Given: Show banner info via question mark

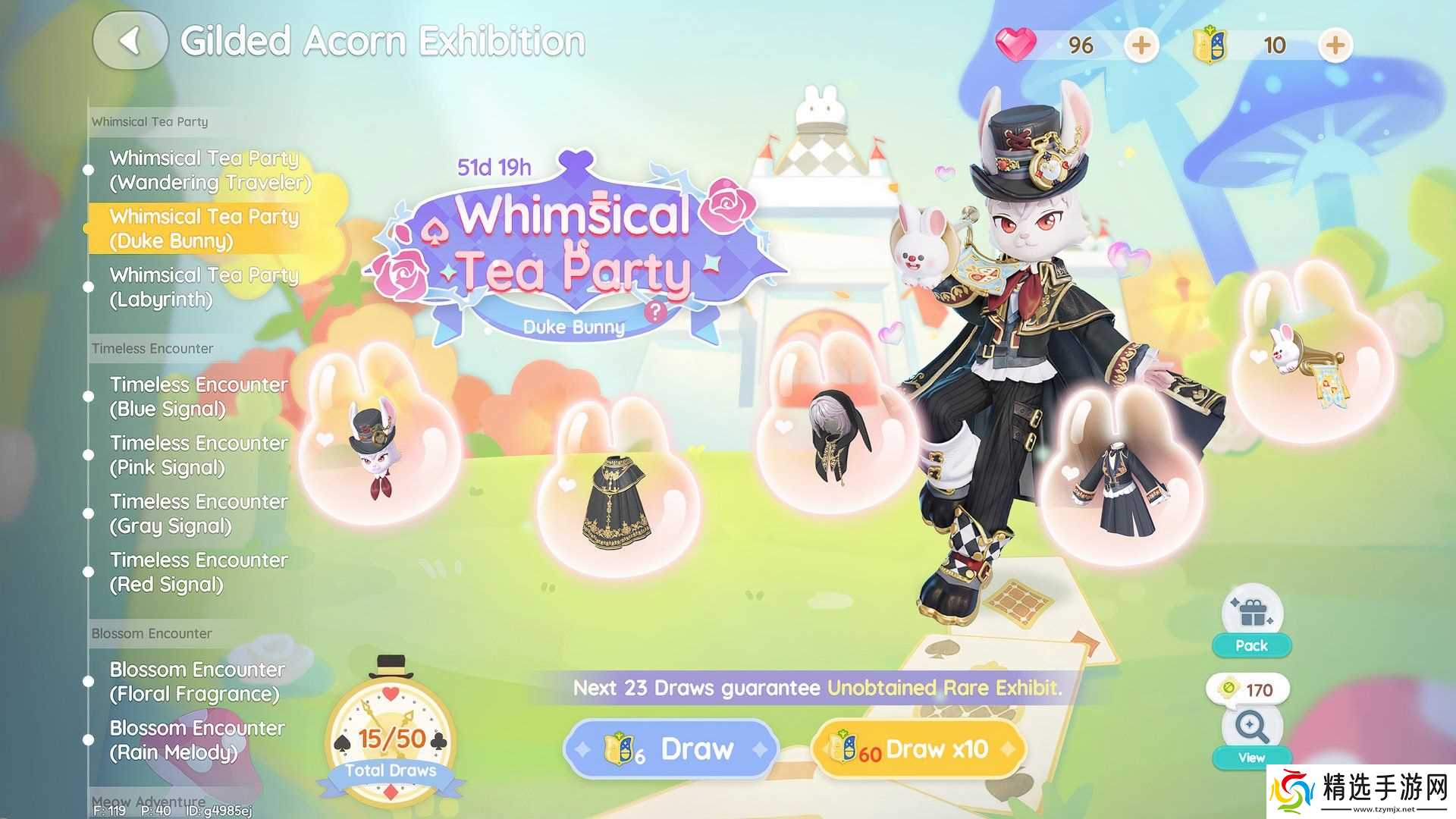Looking at the screenshot, I should pos(655,311).
